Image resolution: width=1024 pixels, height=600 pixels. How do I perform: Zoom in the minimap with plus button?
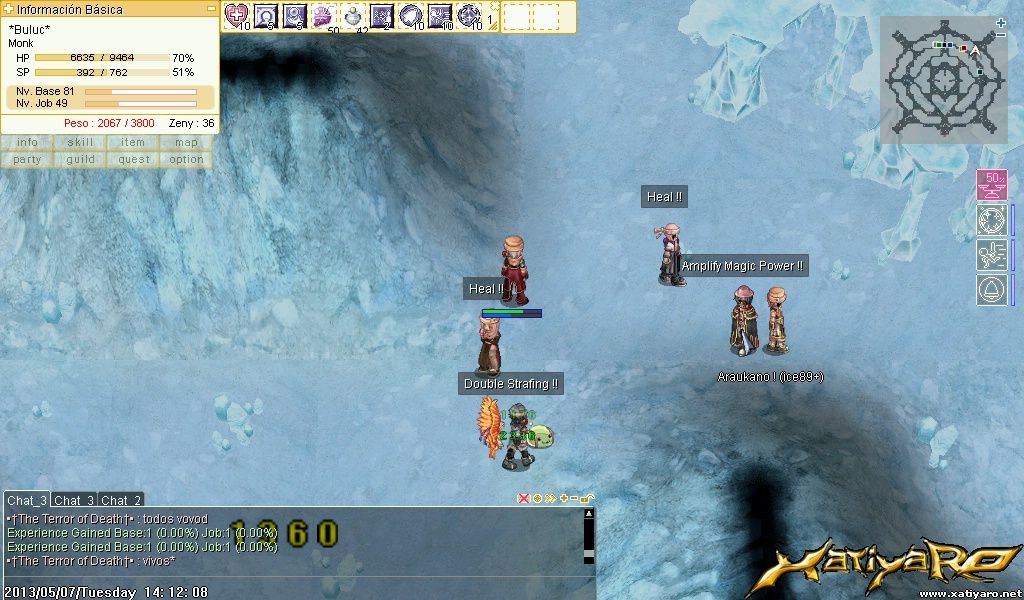pyautogui.click(x=1001, y=22)
